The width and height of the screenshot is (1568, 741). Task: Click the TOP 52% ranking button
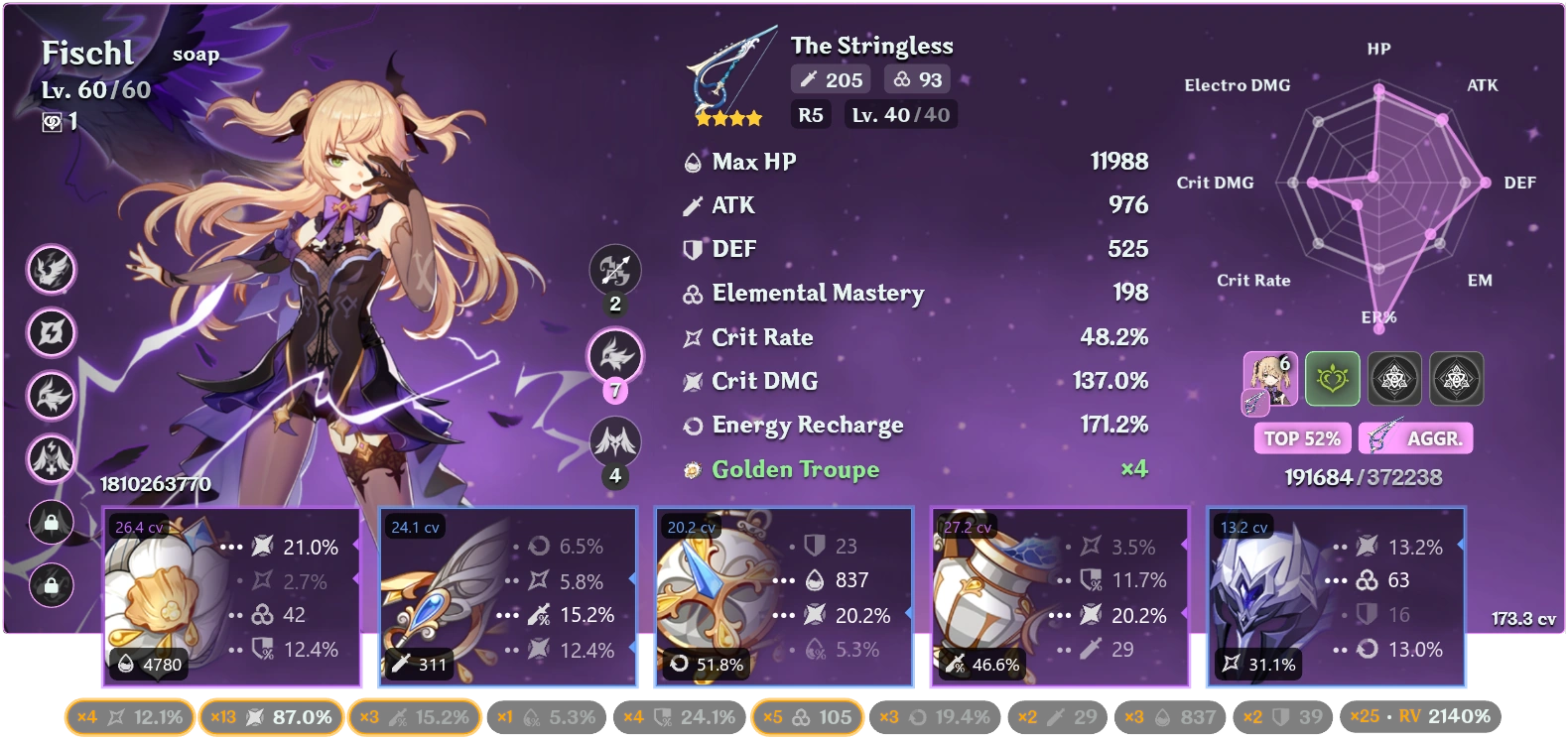[x=1302, y=437]
